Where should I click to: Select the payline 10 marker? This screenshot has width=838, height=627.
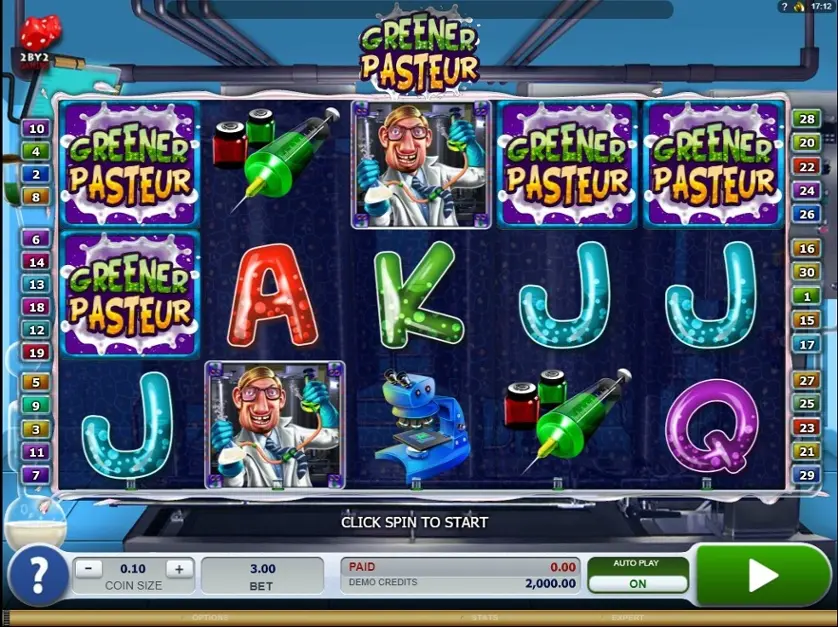pos(36,129)
